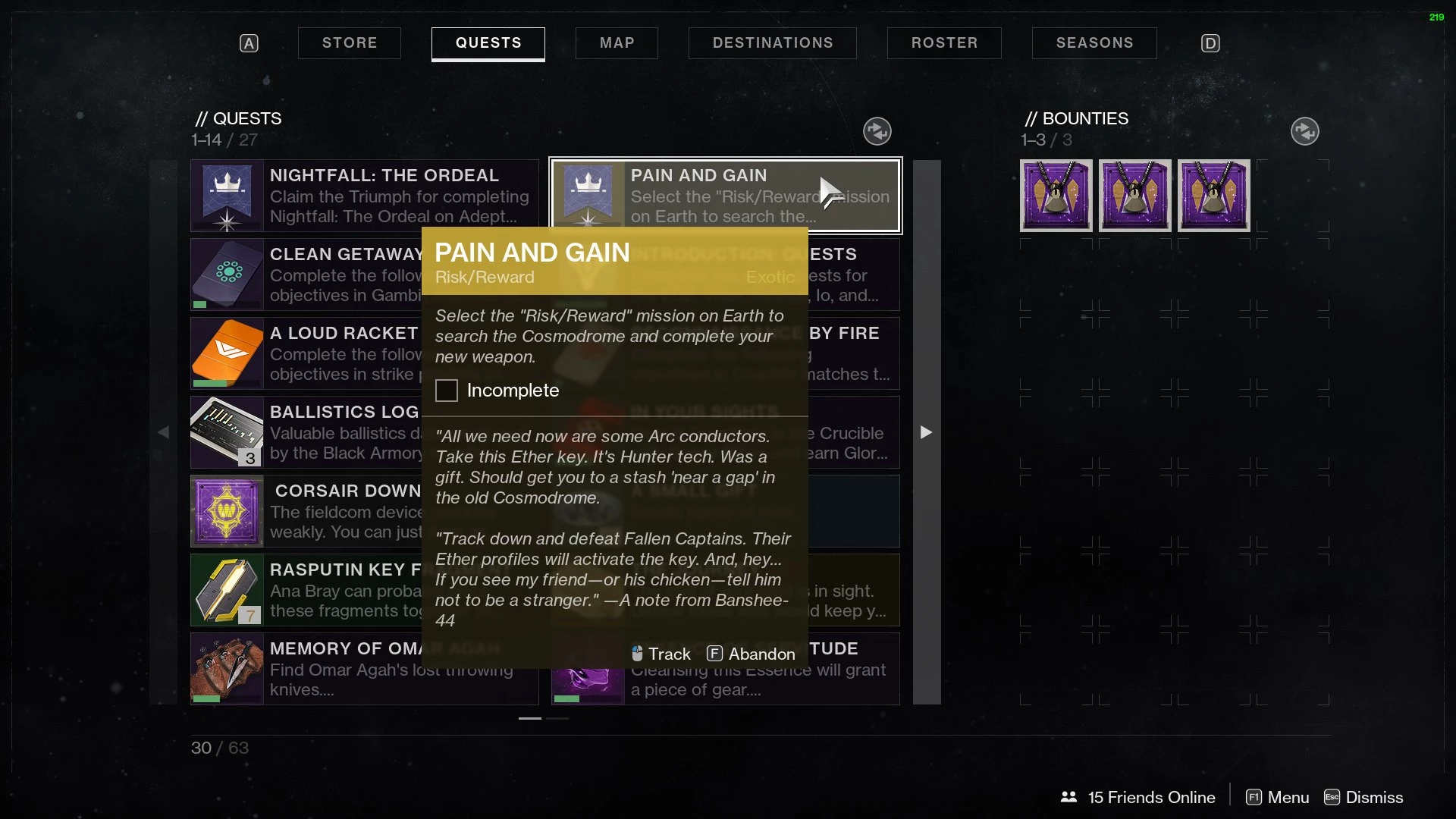Viewport: 1456px width, 819px height.
Task: Switch to the Map tab
Action: pyautogui.click(x=617, y=43)
